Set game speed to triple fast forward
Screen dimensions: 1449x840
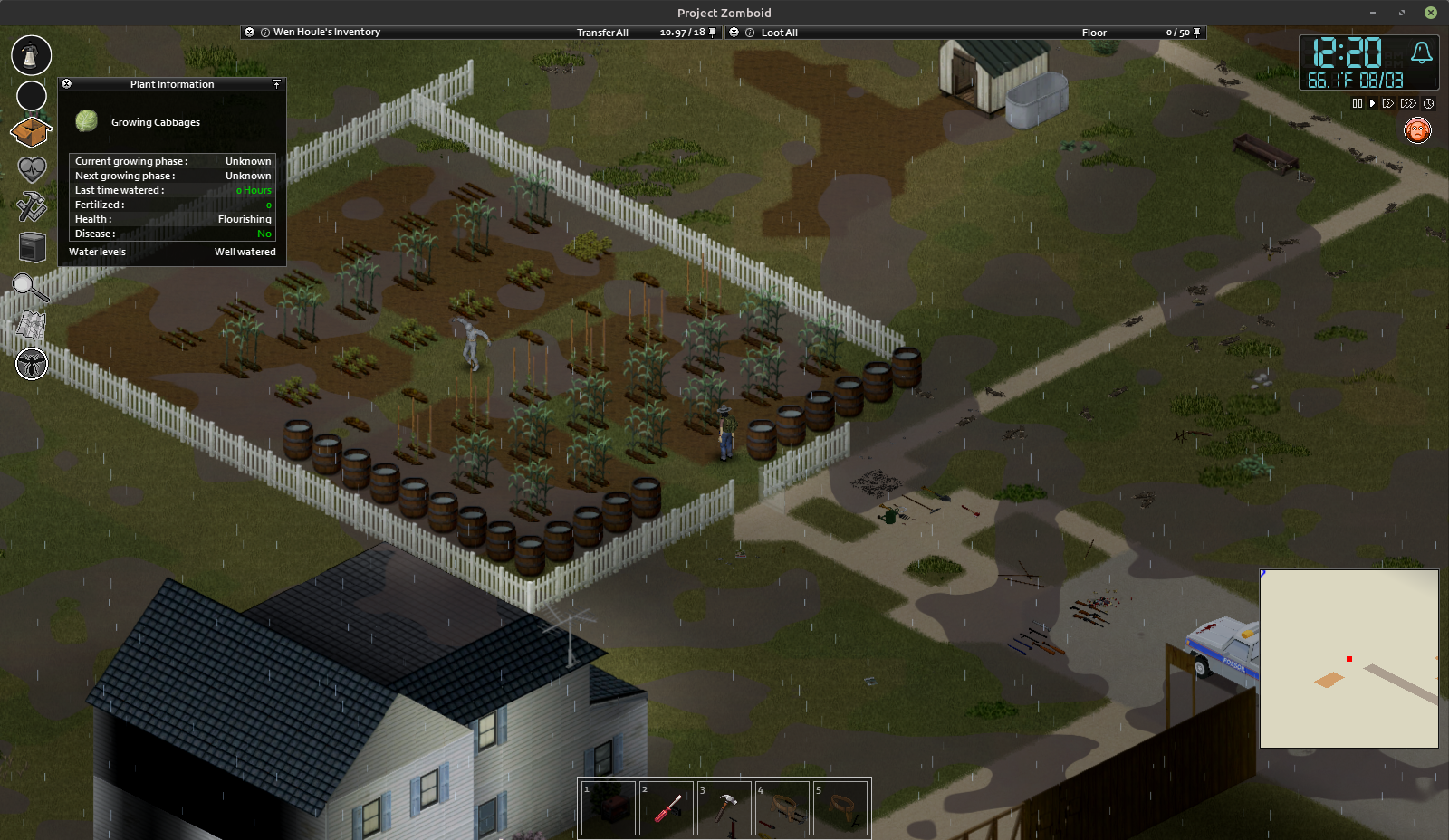(x=1408, y=104)
